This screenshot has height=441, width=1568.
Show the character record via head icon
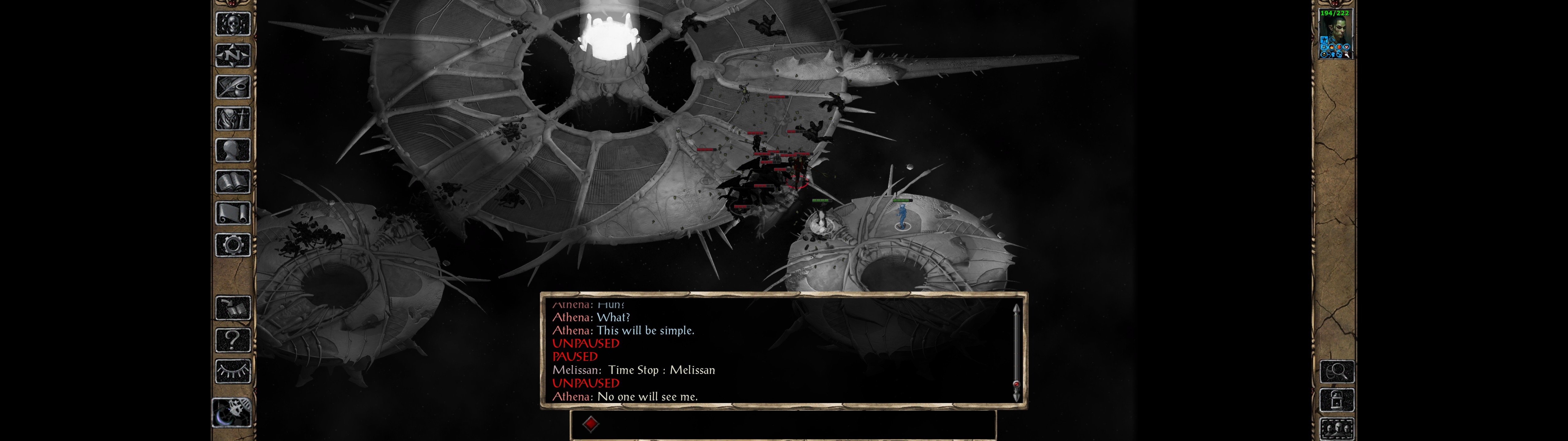[x=233, y=150]
